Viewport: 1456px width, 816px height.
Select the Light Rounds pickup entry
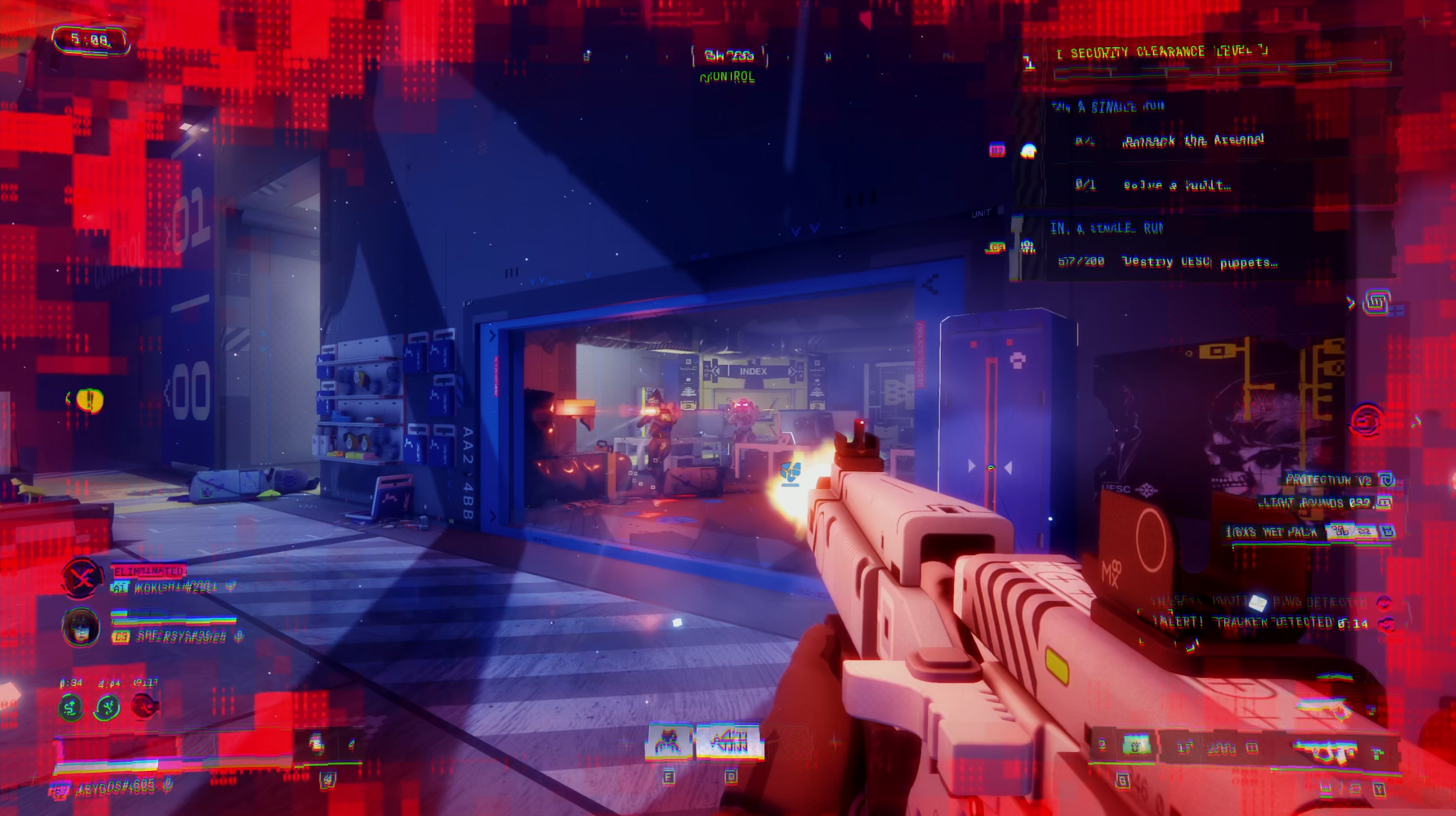1315,503
